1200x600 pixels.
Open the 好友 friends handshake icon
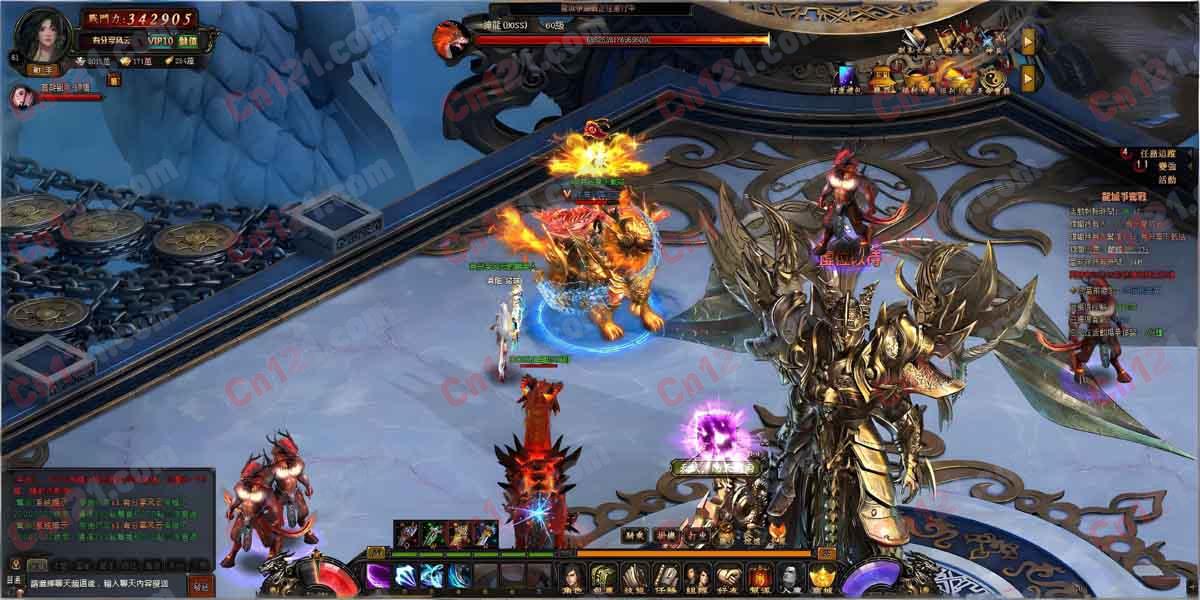point(728,577)
